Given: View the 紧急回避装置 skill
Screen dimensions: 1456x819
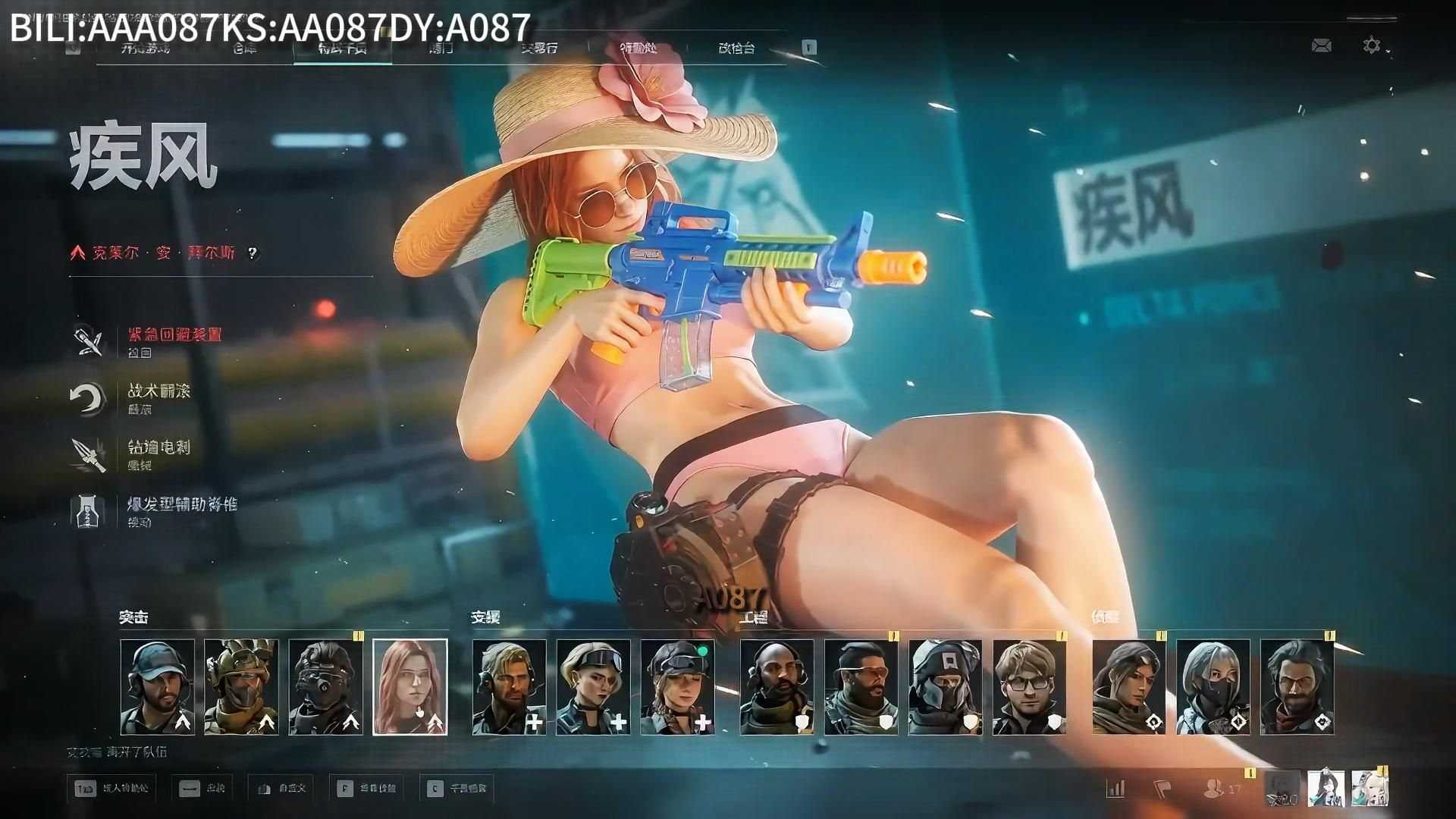Looking at the screenshot, I should [174, 335].
